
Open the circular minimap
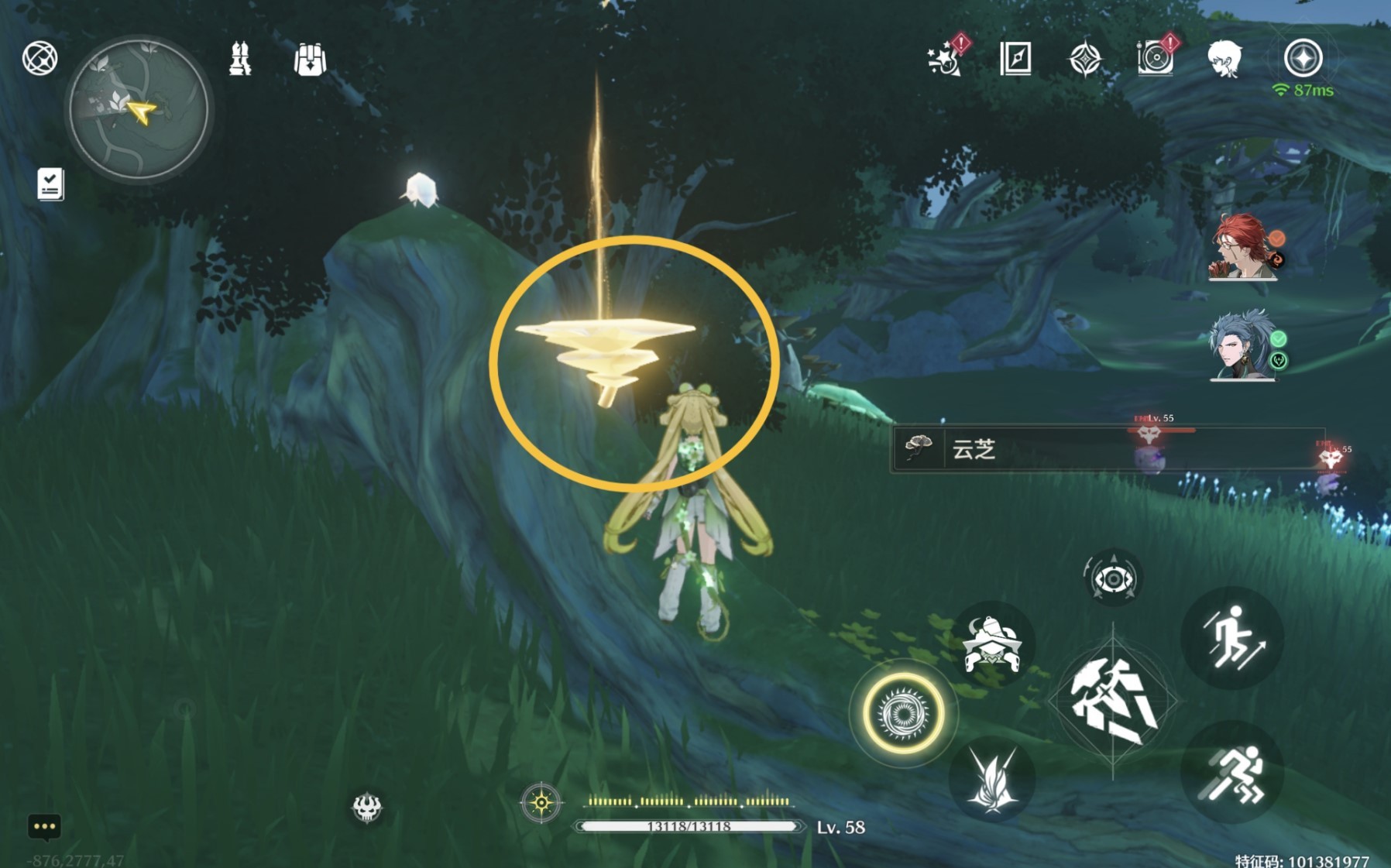point(139,110)
